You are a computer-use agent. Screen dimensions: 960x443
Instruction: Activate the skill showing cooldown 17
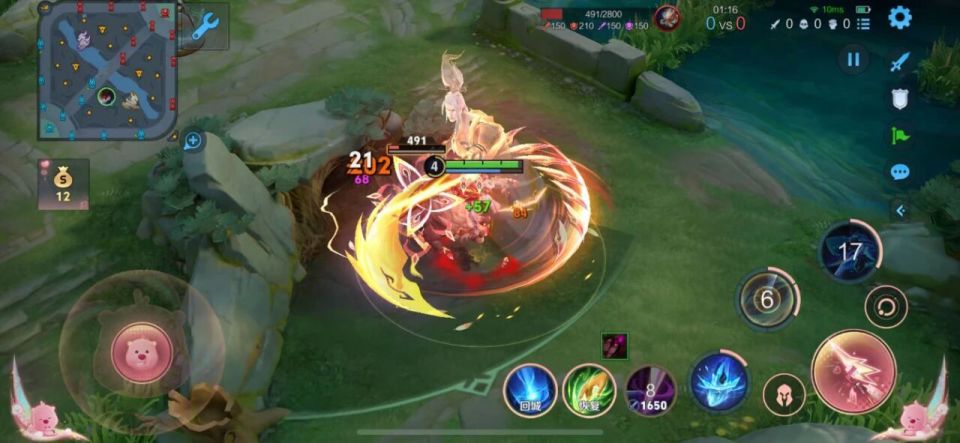tap(849, 251)
